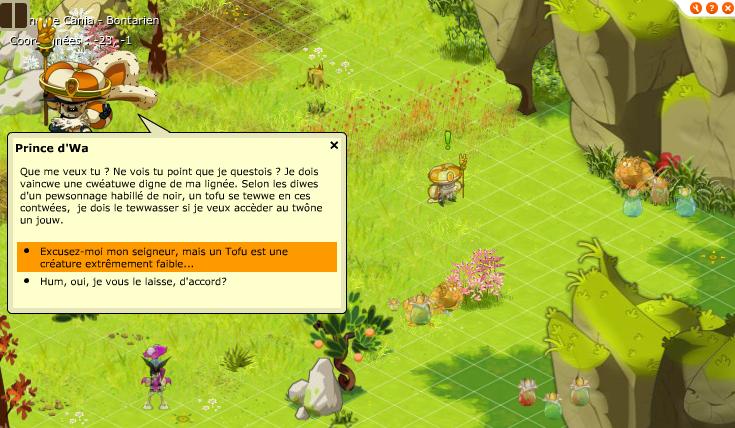This screenshot has height=428, width=735.
Task: Close the Prince d'Wa dialogue box
Action: (334, 145)
